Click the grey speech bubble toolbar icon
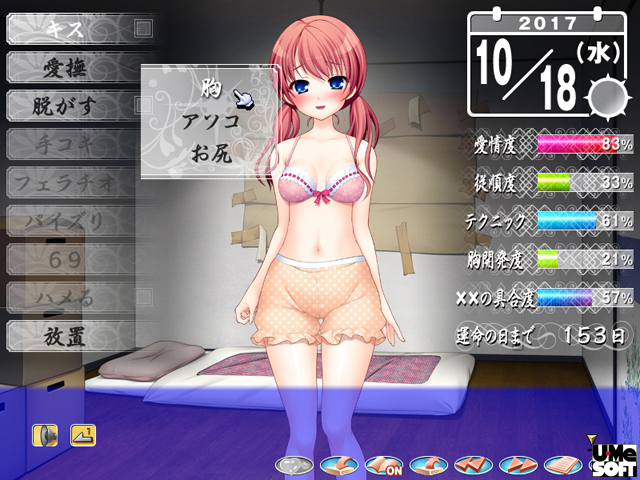 coord(291,465)
